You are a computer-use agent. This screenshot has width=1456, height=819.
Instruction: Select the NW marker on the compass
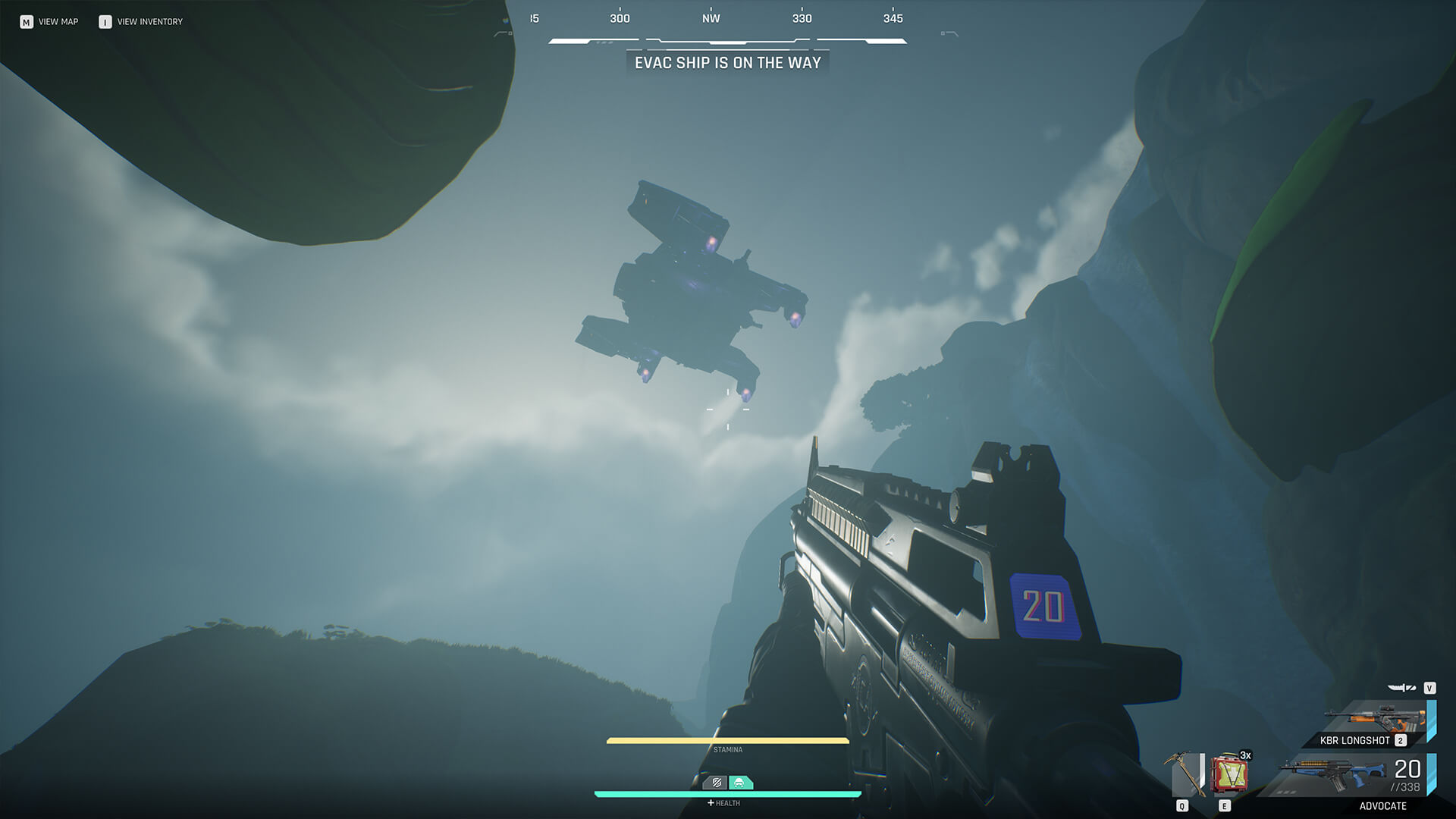coord(711,18)
